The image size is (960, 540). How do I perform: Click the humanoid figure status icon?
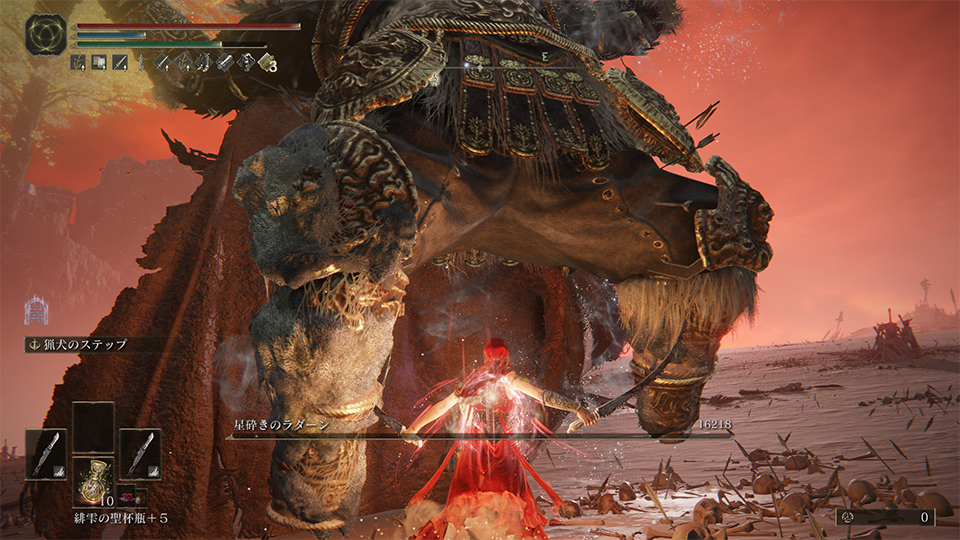(36, 309)
